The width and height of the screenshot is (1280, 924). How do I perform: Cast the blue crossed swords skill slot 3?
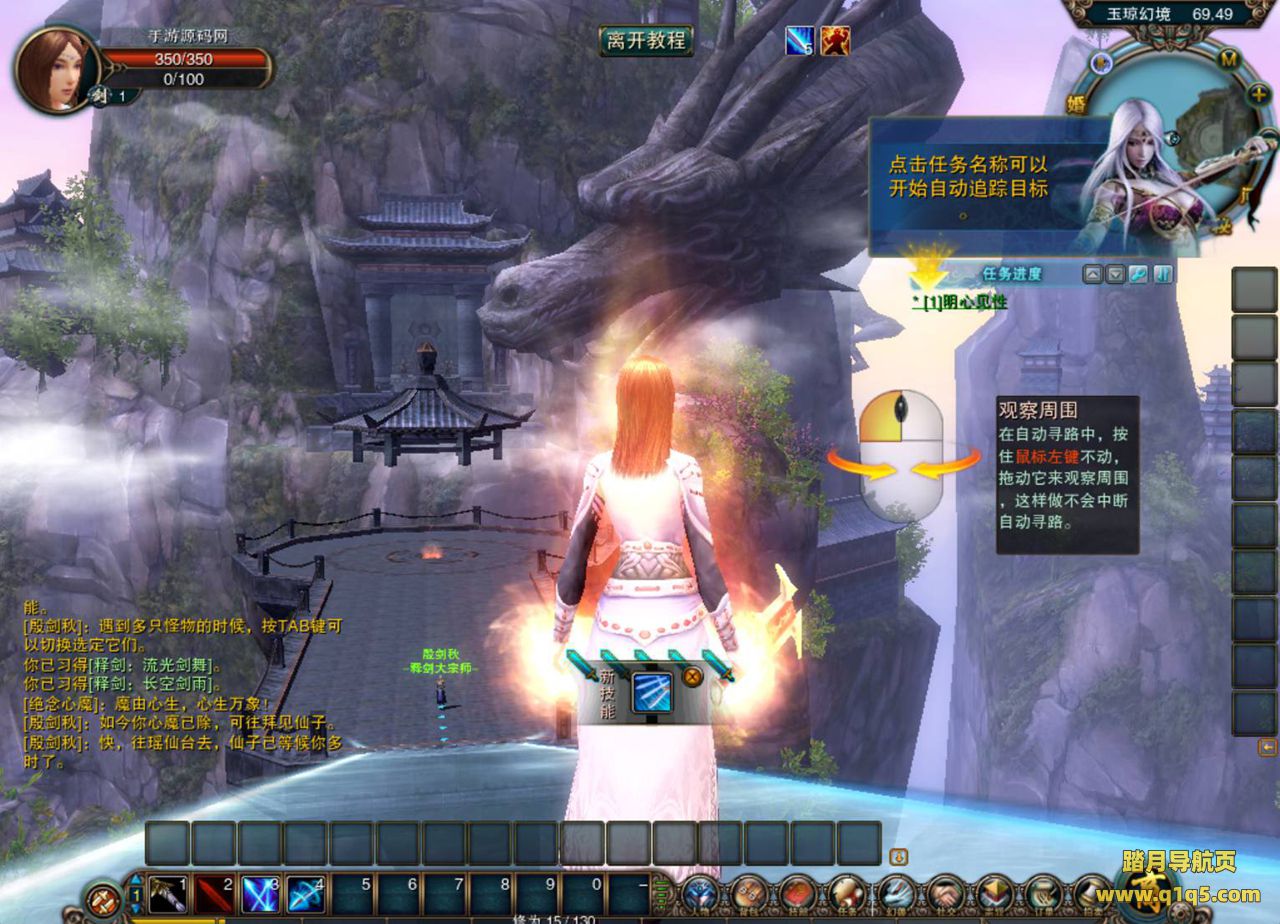tap(260, 893)
